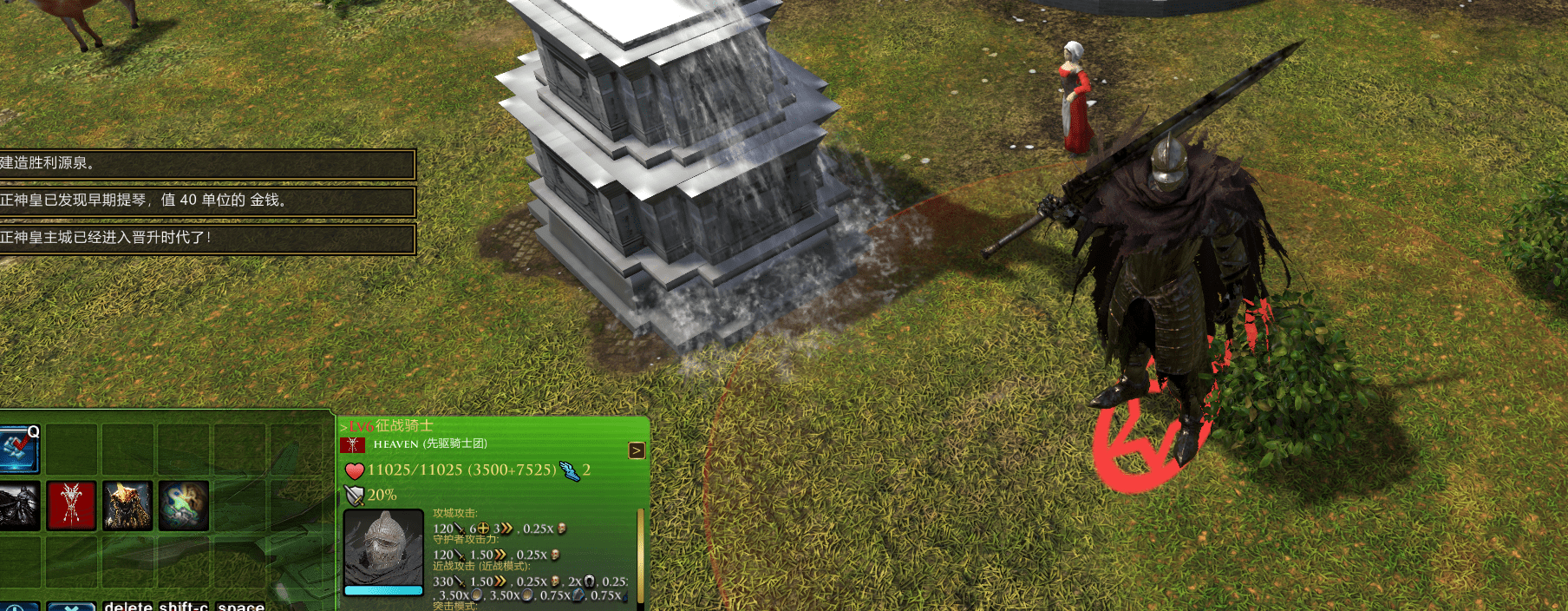Viewport: 1568px width, 611px height.
Task: Click the blue X command button
Action: pyautogui.click(x=71, y=607)
